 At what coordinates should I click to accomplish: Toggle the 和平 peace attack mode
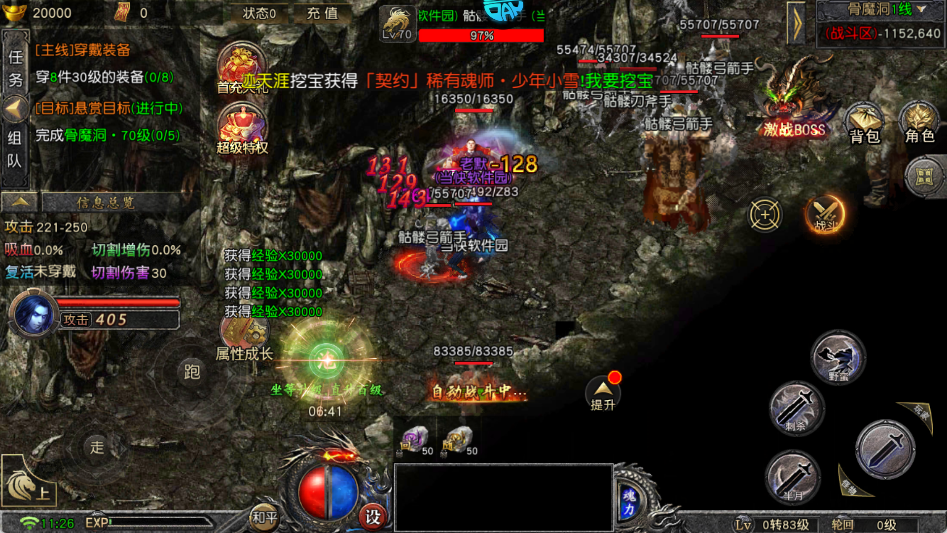[x=264, y=517]
